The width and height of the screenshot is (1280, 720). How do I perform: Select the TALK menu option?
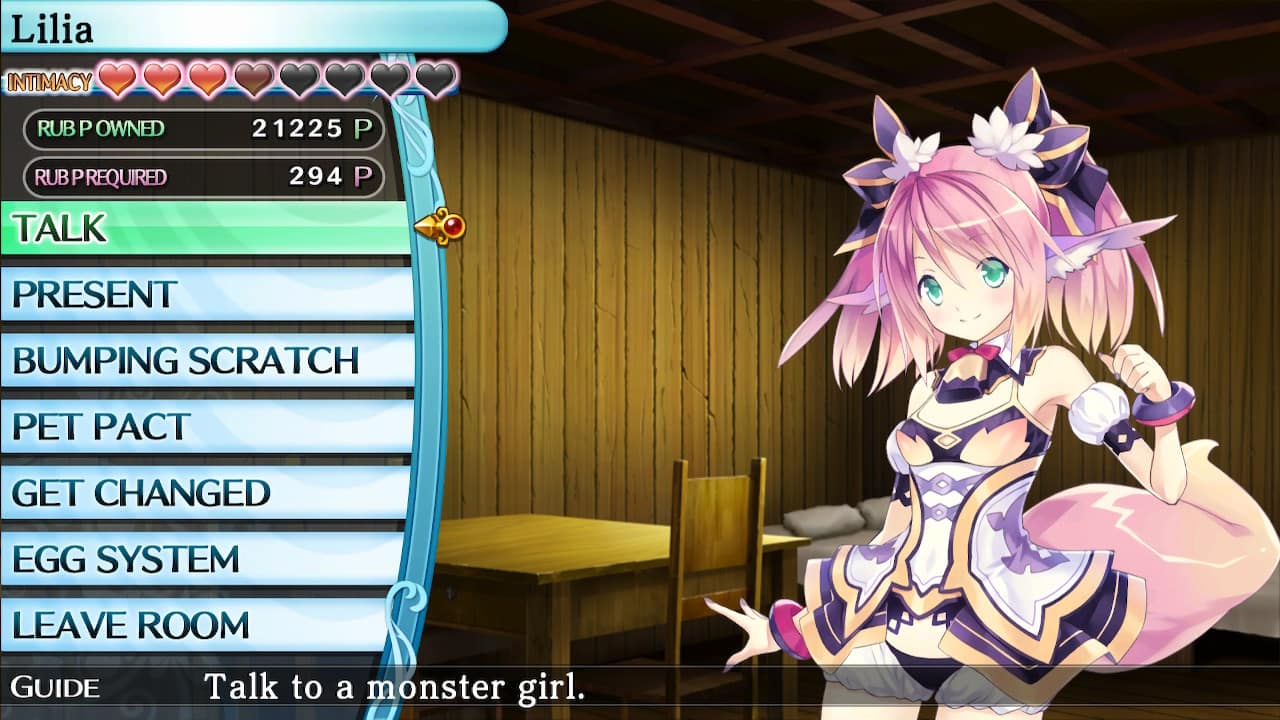pos(120,228)
